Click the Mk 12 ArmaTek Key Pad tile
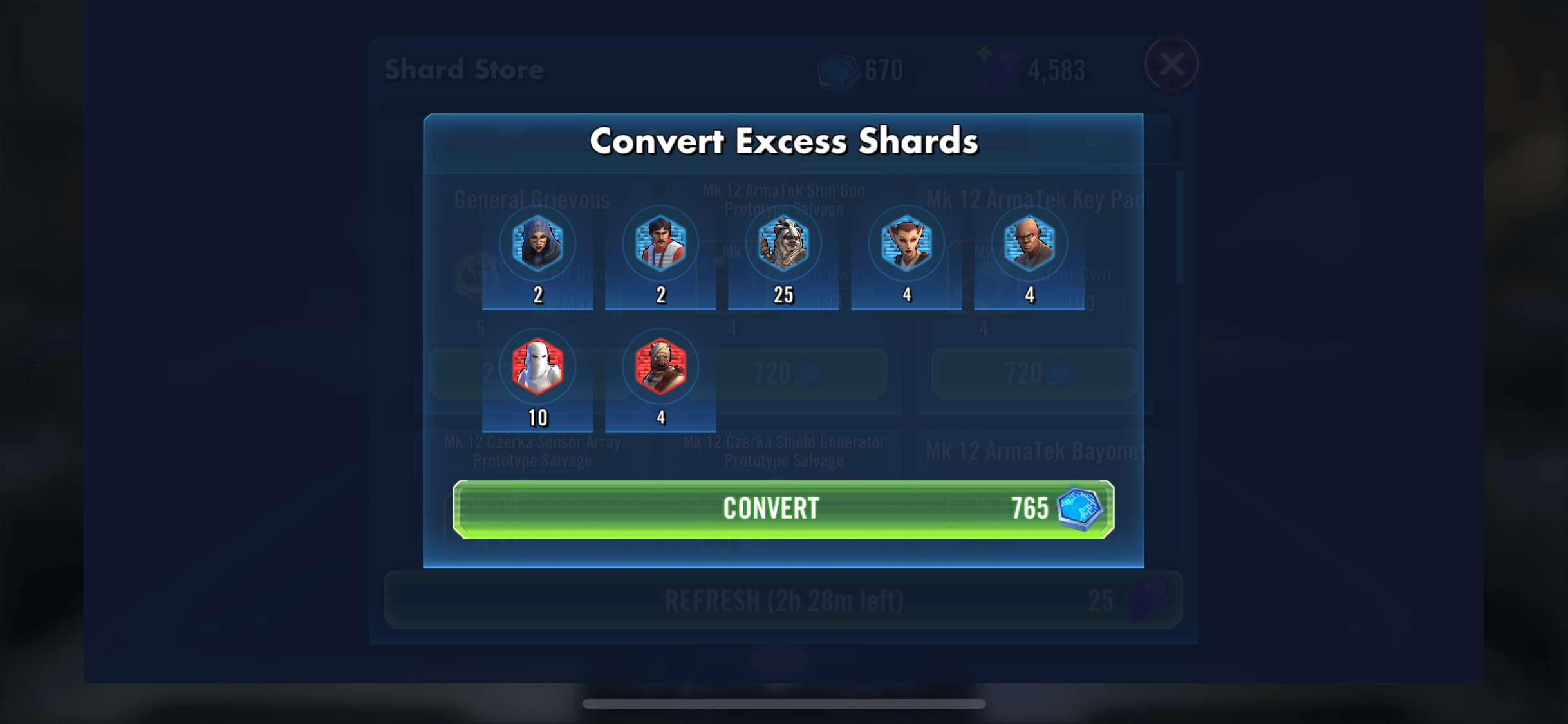Viewport: 1568px width, 724px height. pyautogui.click(x=1033, y=198)
